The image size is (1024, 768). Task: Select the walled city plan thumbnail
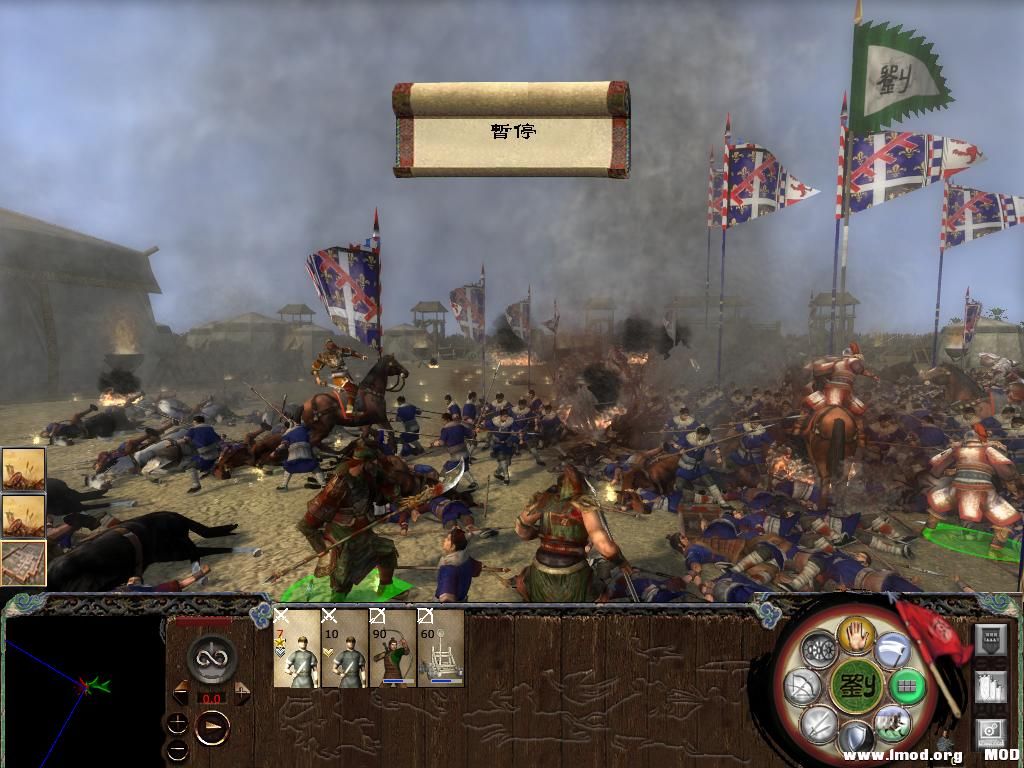[x=22, y=563]
